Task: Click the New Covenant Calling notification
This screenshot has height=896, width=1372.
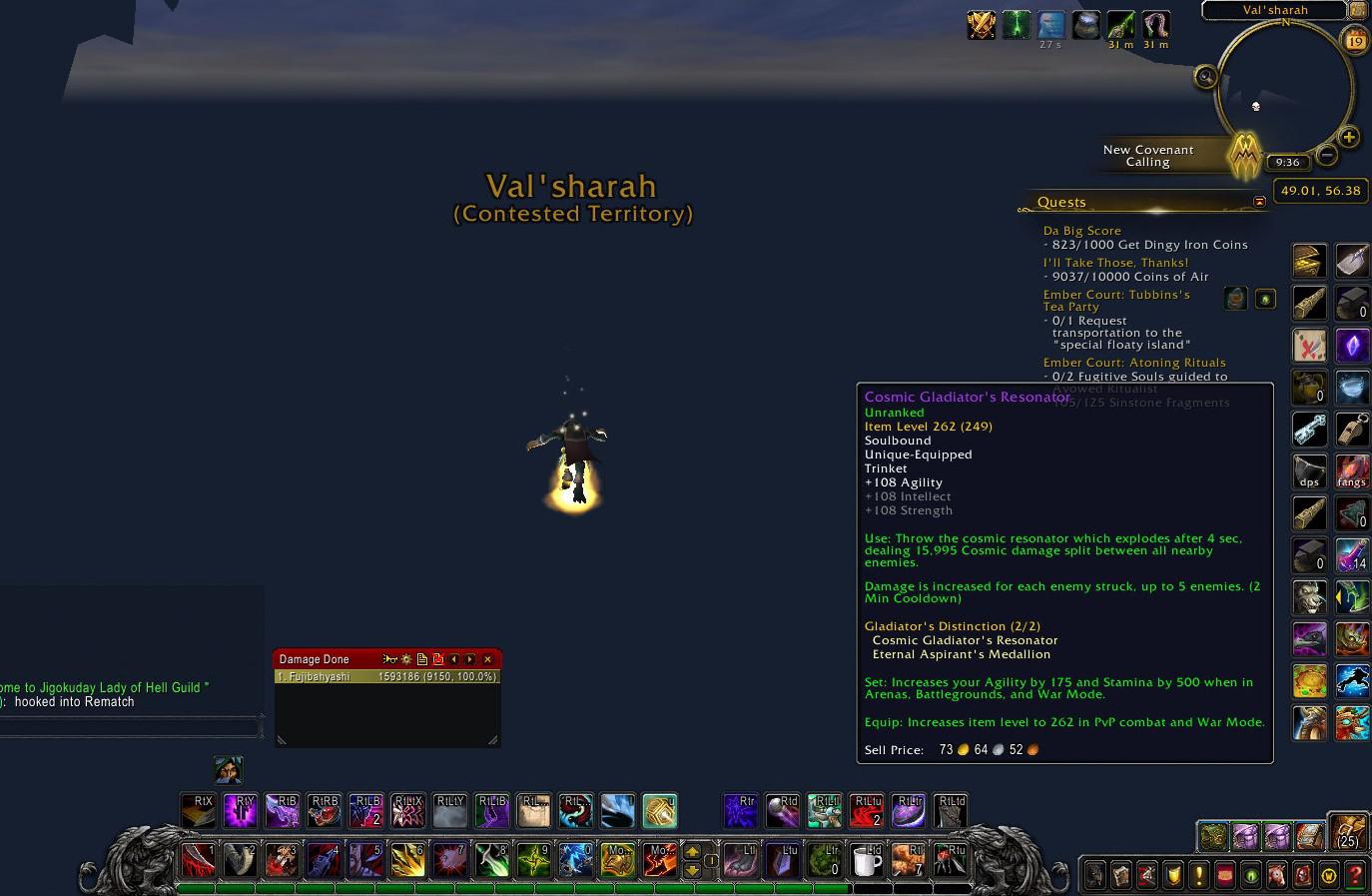Action: coord(1148,156)
